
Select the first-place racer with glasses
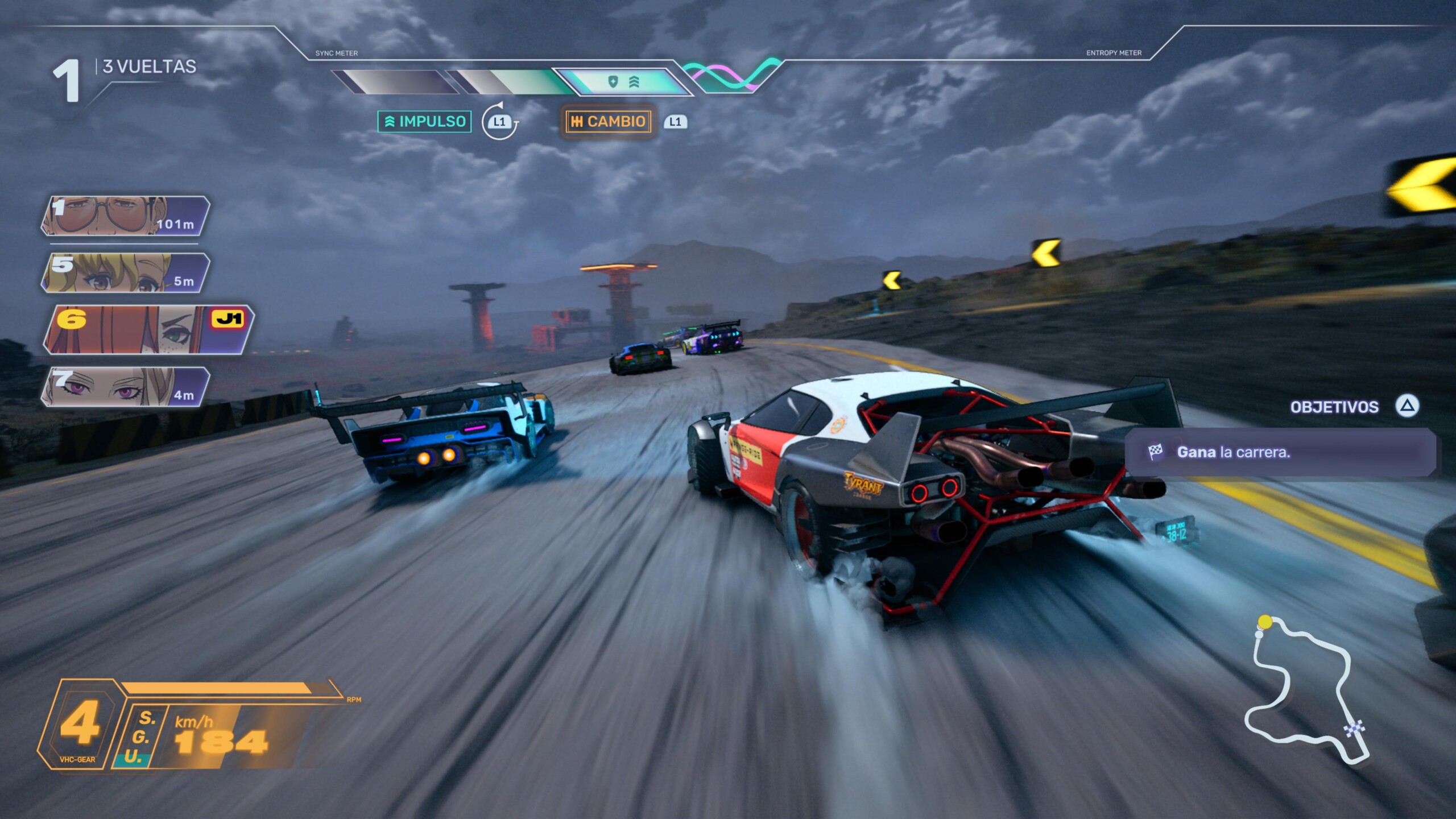125,216
